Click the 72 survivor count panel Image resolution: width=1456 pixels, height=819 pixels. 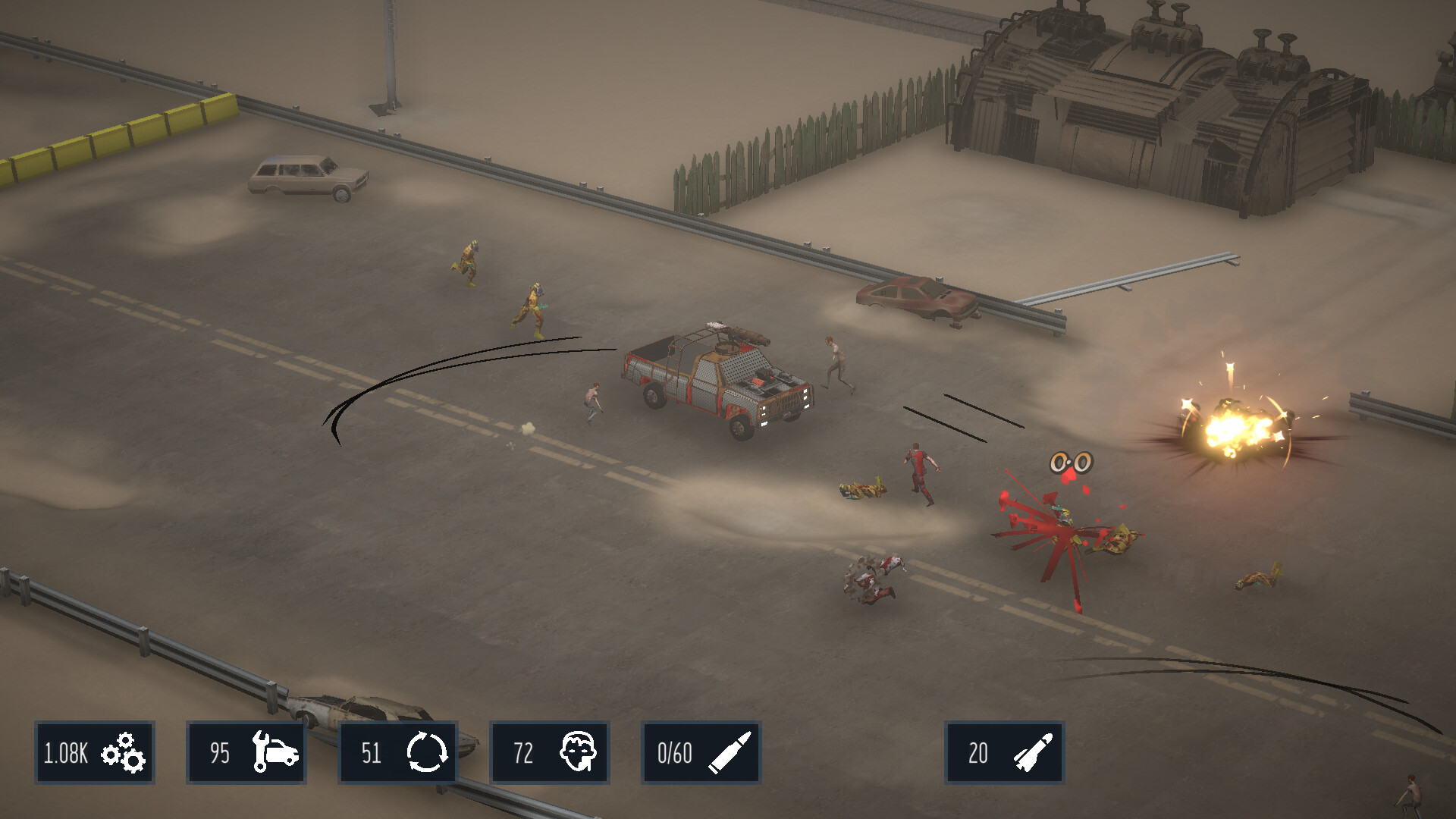[548, 752]
